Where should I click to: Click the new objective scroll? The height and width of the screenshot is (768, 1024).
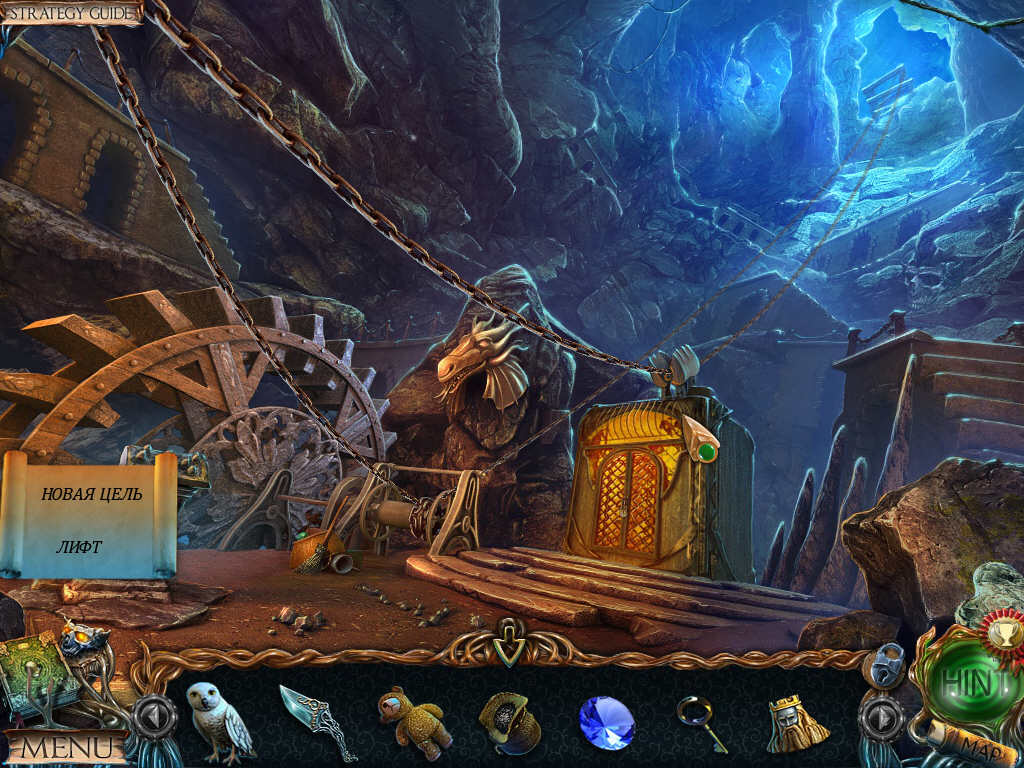pyautogui.click(x=88, y=515)
